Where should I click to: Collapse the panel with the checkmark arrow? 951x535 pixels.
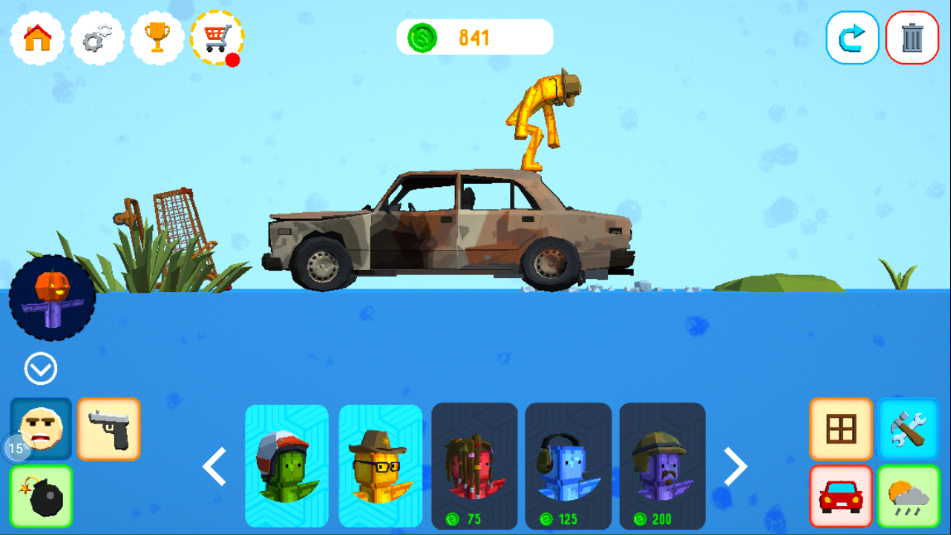pos(41,369)
